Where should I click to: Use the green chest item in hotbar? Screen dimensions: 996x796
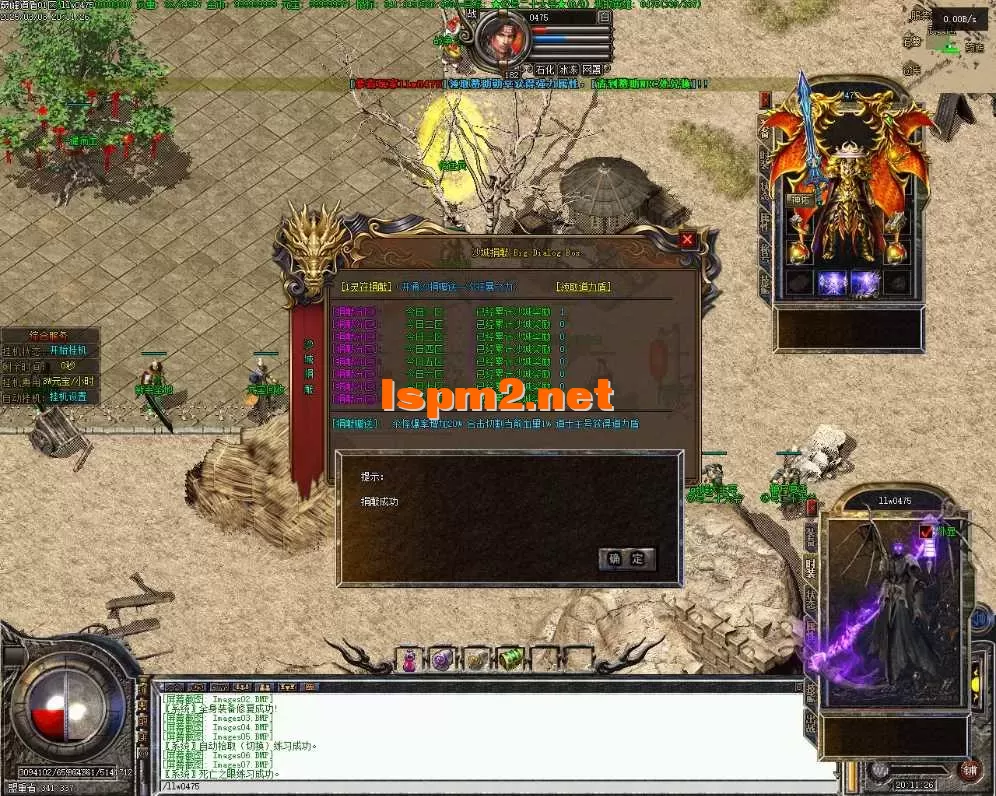(x=510, y=659)
